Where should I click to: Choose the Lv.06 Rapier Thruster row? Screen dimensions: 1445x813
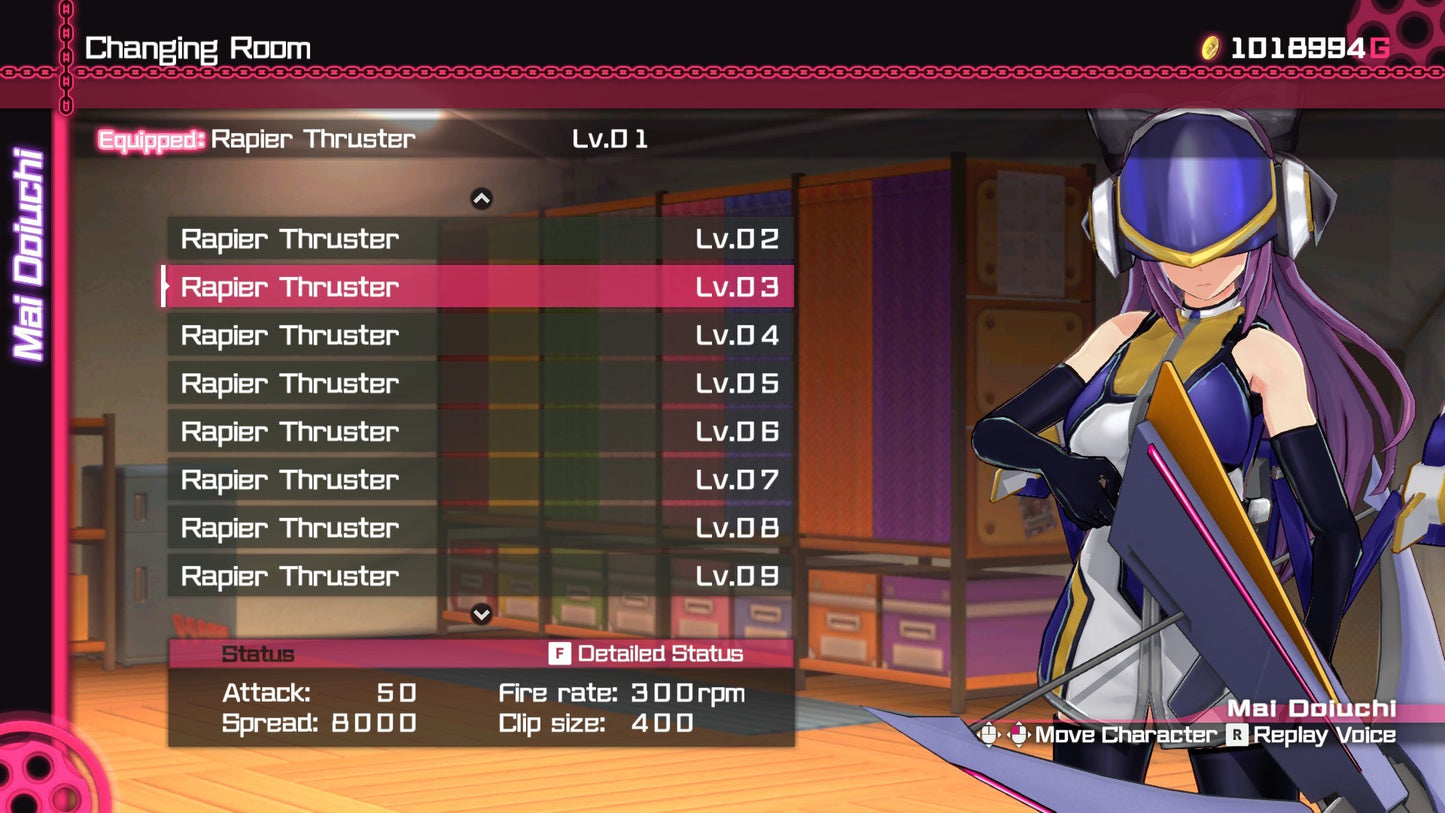tap(479, 431)
